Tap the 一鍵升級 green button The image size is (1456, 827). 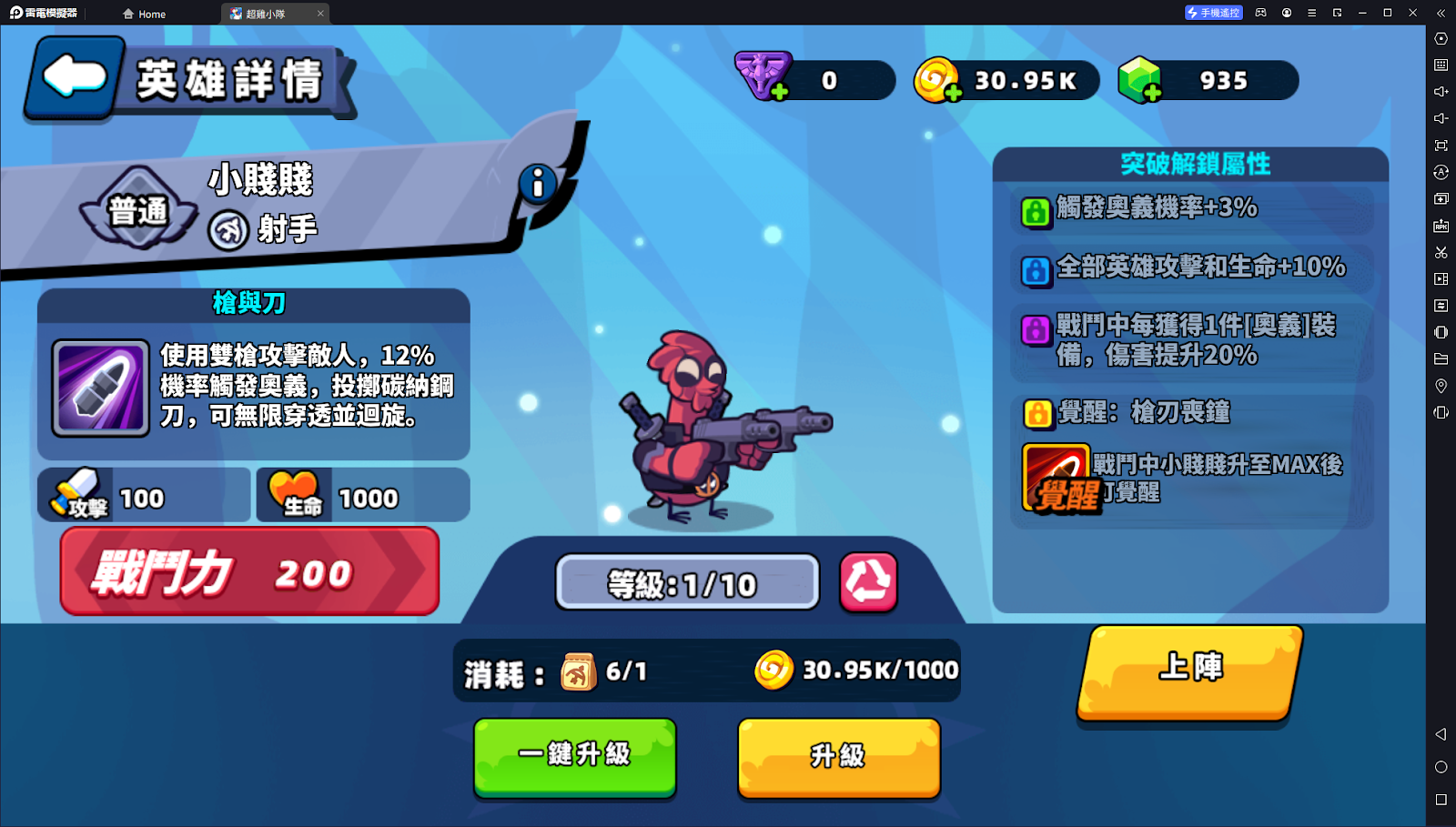click(x=574, y=756)
